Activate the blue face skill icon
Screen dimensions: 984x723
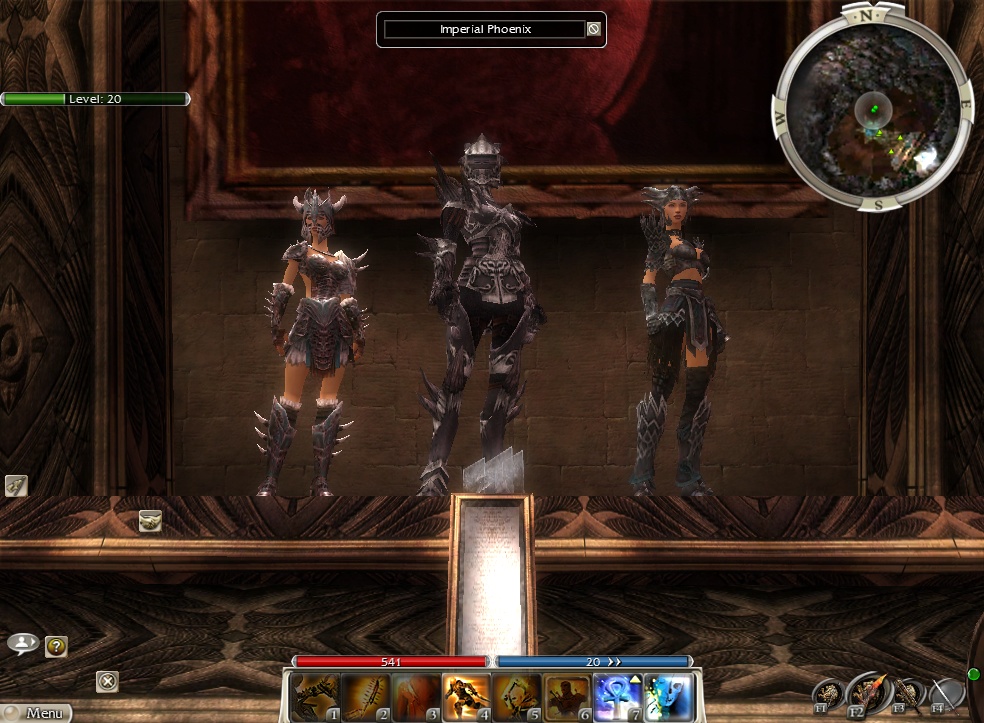[x=668, y=697]
